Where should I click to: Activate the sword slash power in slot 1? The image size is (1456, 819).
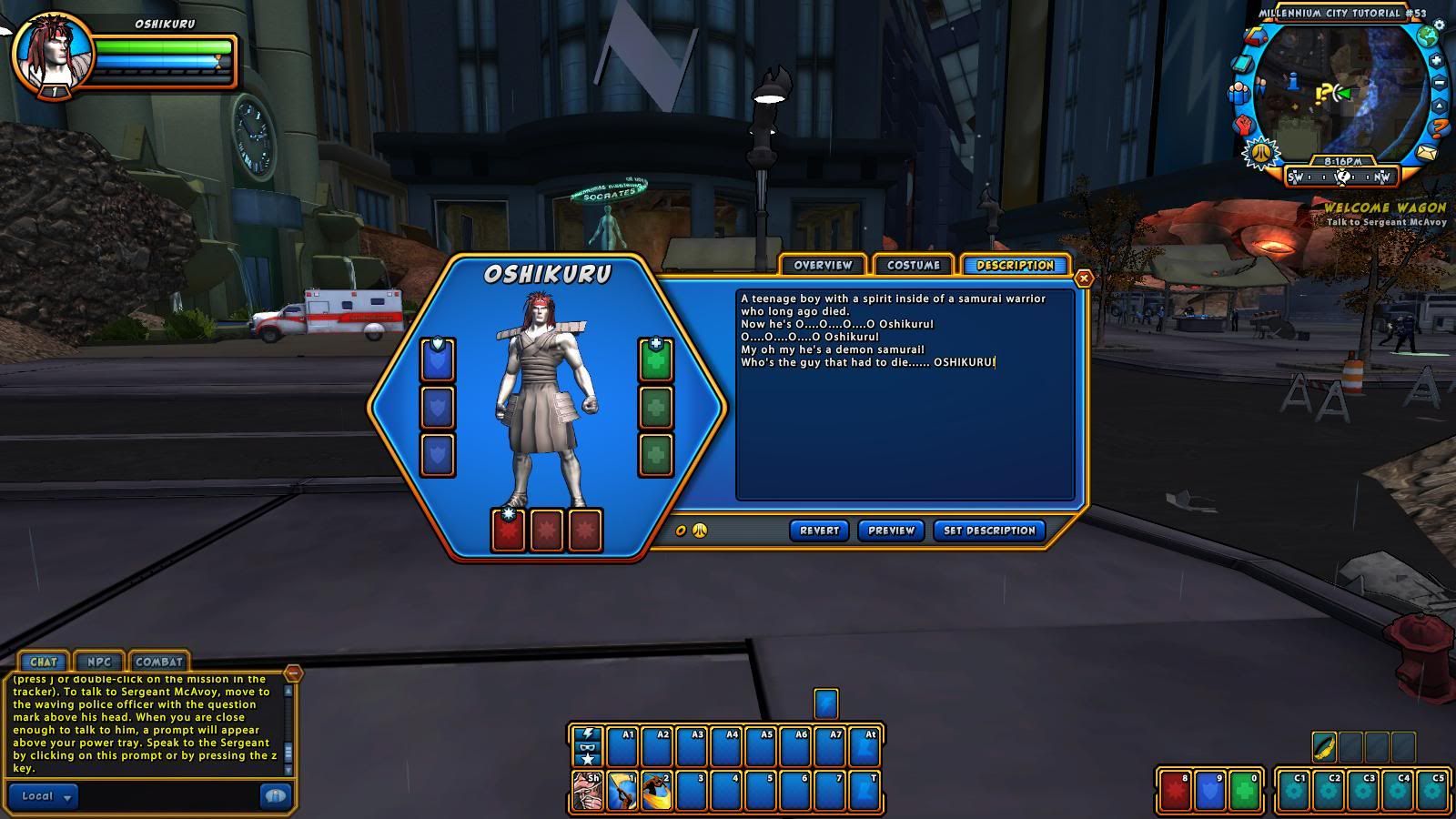click(x=622, y=791)
